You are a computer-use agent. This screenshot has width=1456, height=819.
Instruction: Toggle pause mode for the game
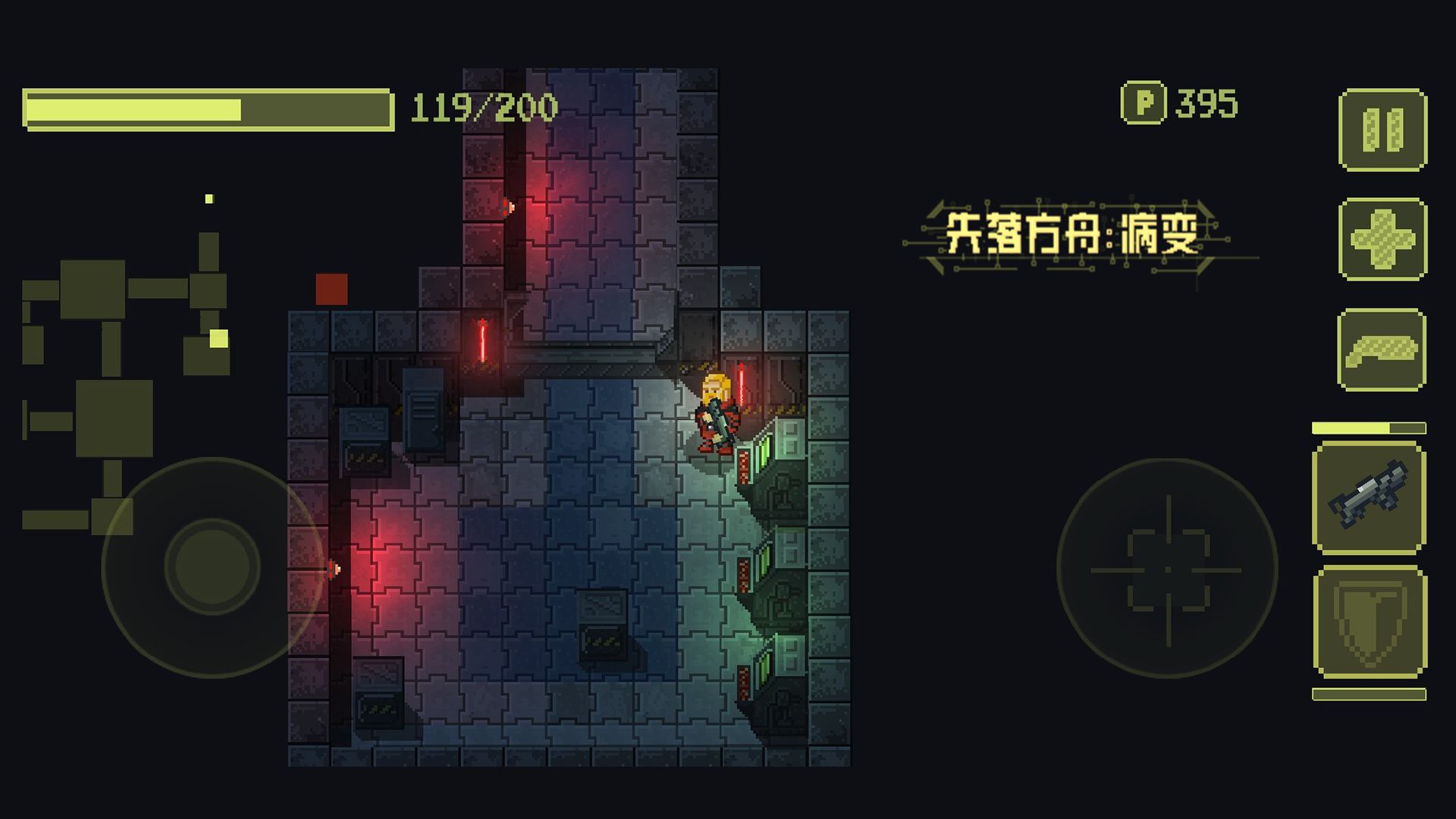[1382, 129]
